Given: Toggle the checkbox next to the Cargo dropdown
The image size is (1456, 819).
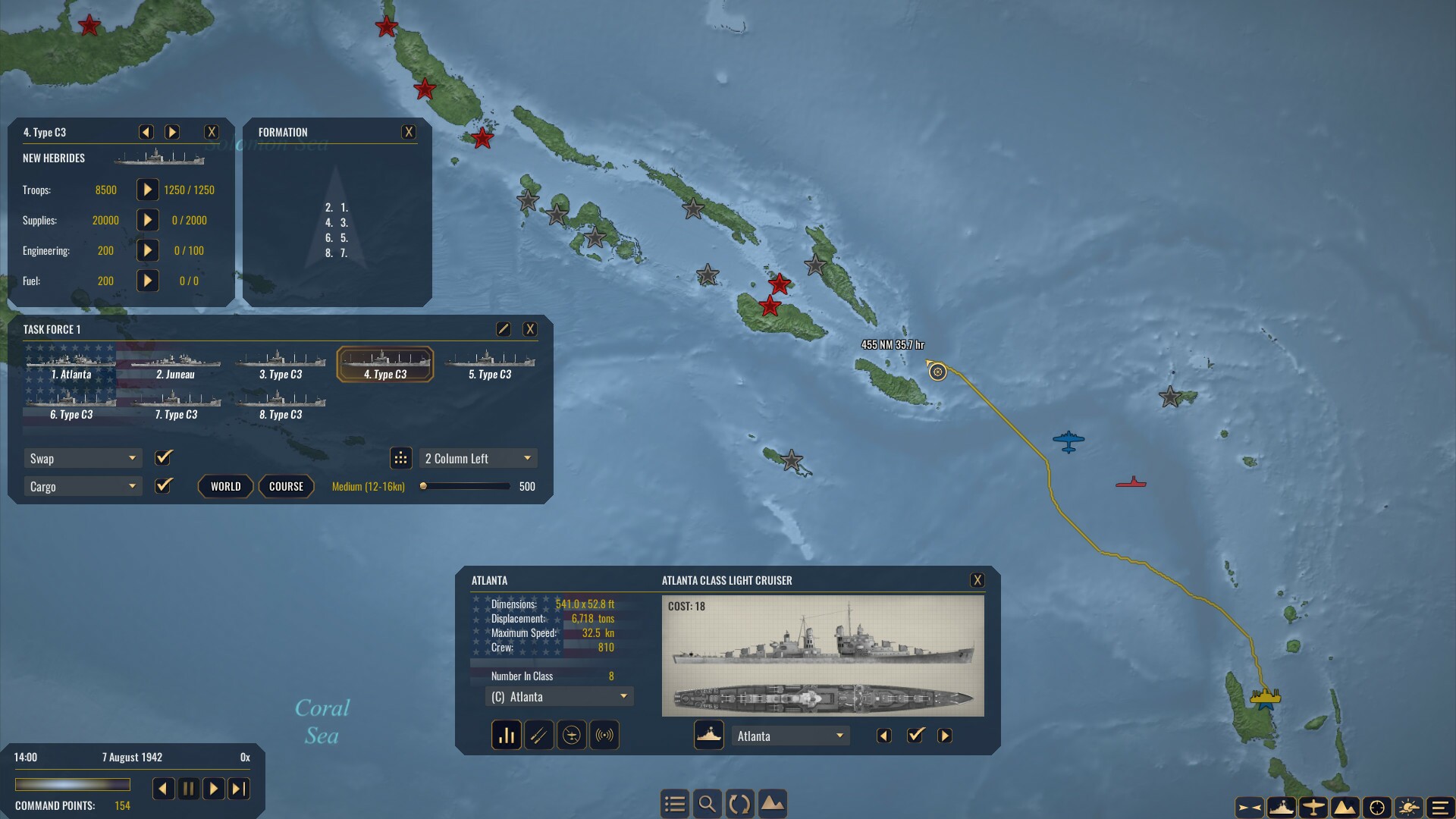Looking at the screenshot, I should coord(163,486).
